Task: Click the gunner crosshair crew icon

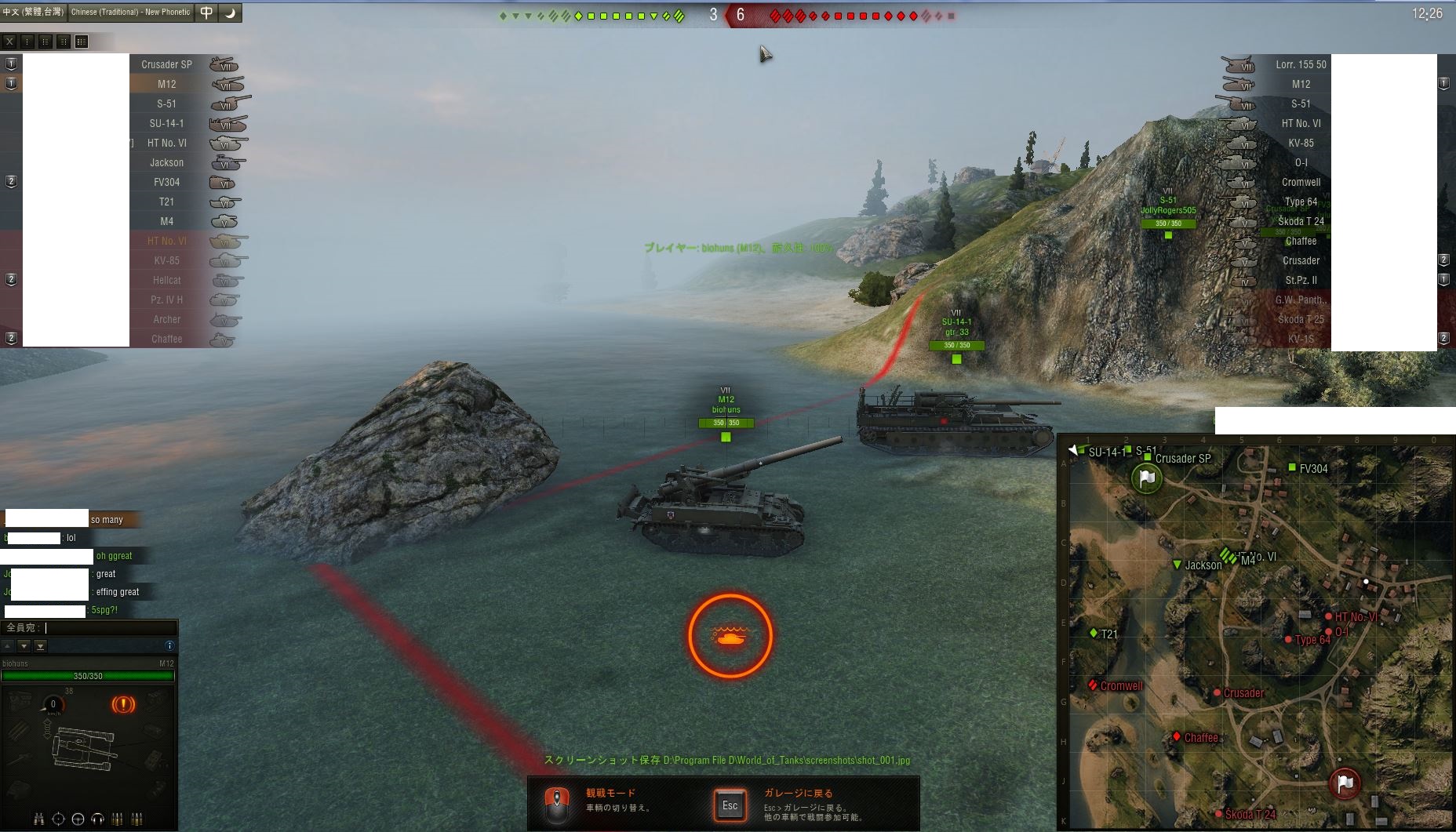Action: click(59, 819)
